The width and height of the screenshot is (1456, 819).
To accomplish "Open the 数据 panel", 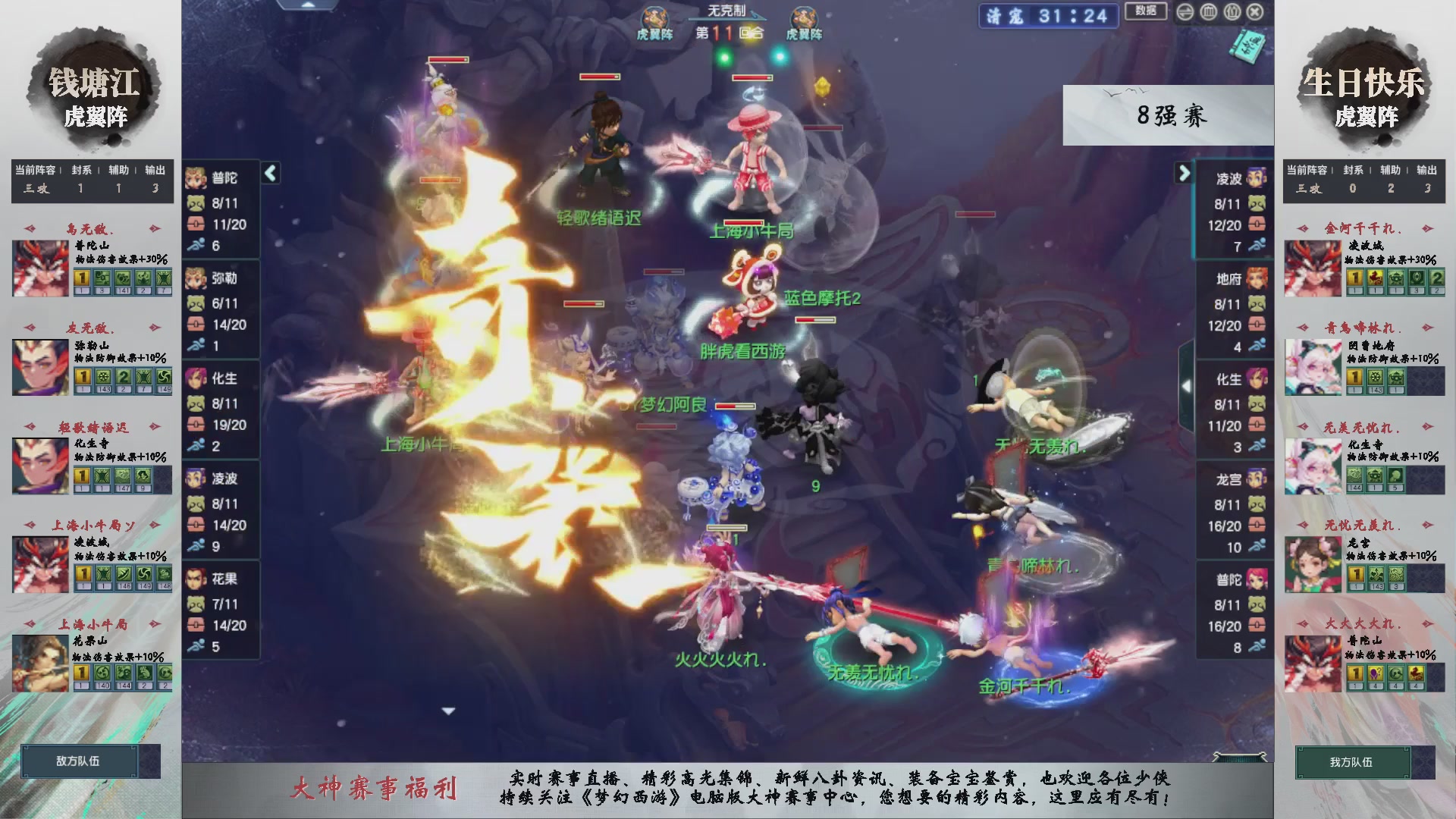I will click(x=1146, y=12).
